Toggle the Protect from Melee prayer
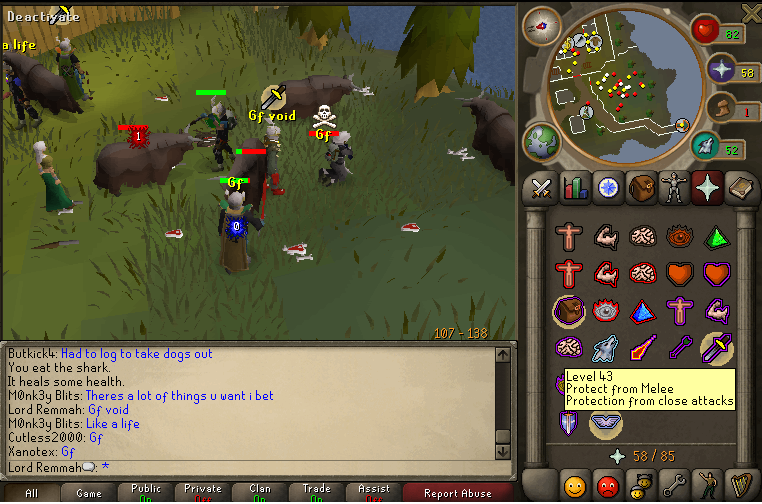The width and height of the screenshot is (762, 504). click(717, 347)
